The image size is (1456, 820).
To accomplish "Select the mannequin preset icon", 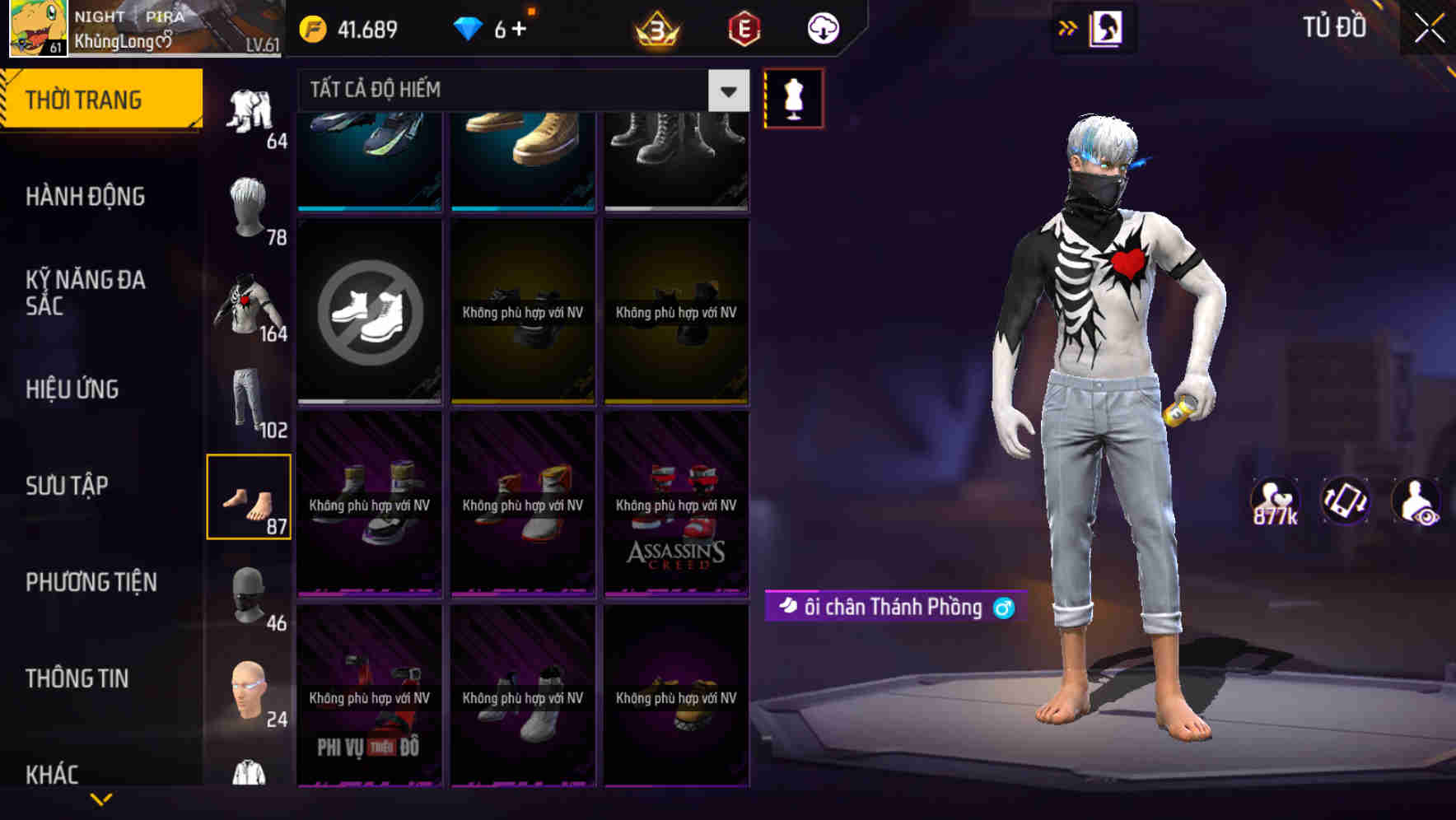I will point(792,97).
